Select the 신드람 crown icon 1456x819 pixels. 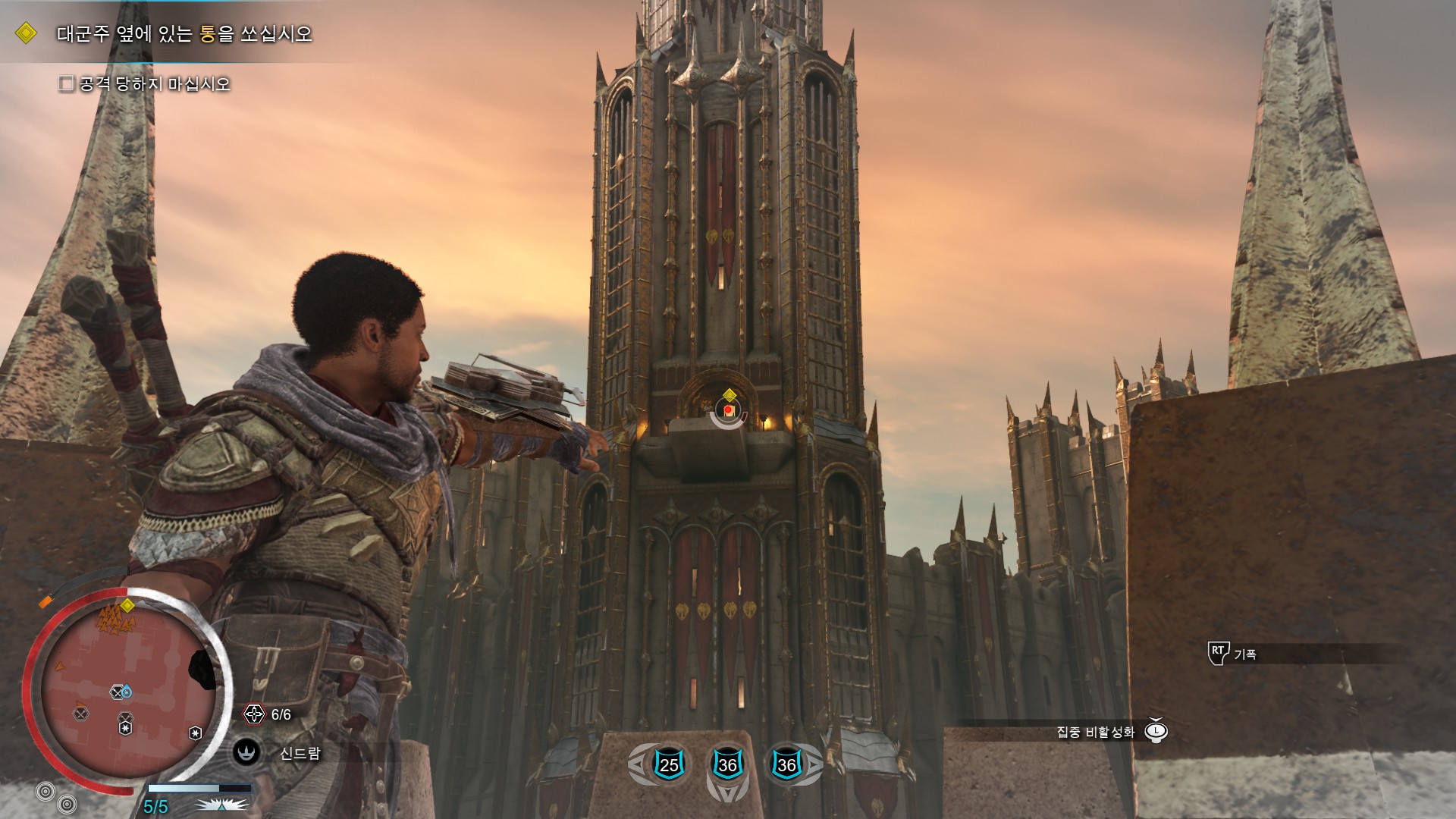246,752
